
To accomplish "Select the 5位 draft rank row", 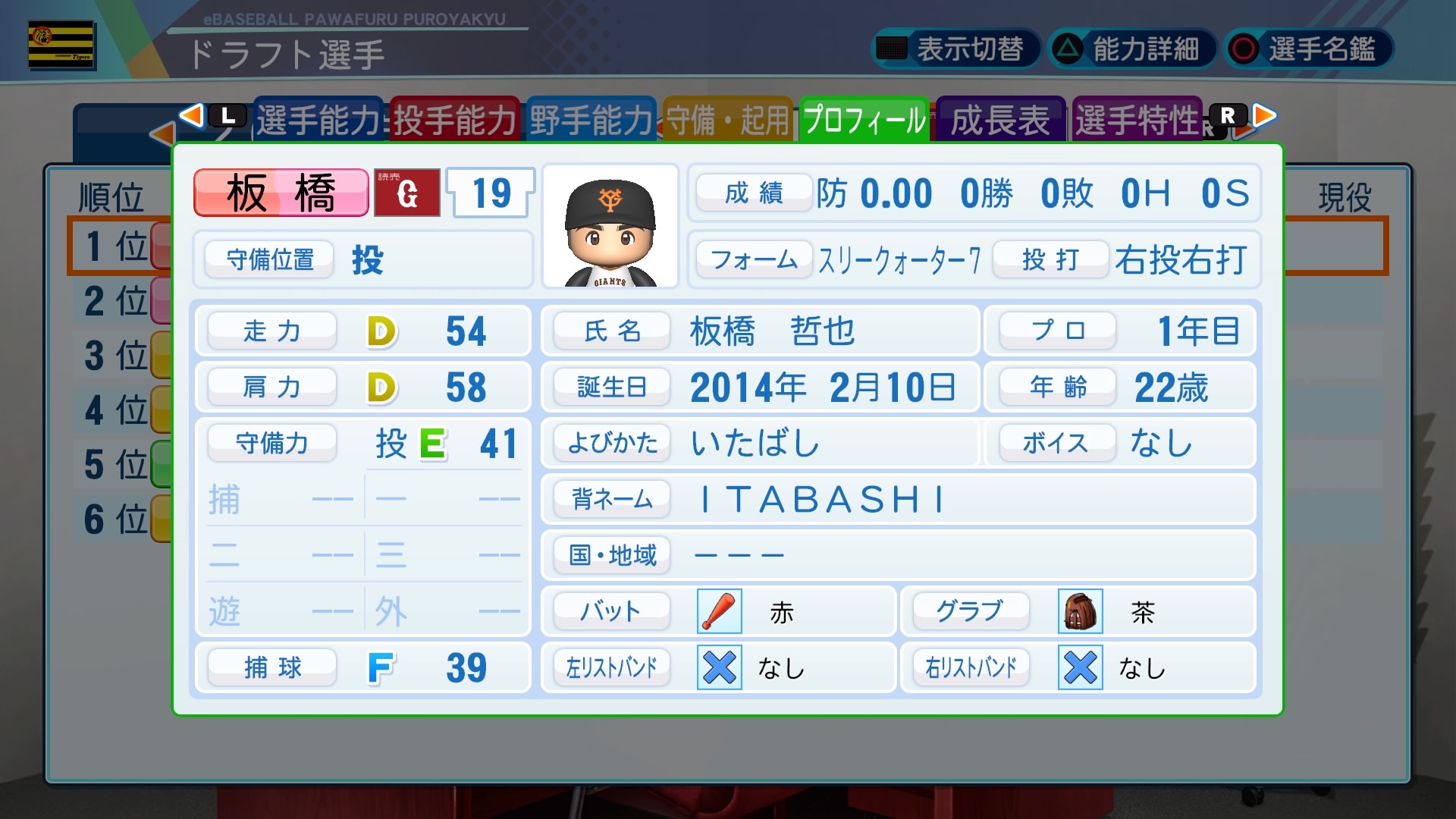I will point(118,465).
